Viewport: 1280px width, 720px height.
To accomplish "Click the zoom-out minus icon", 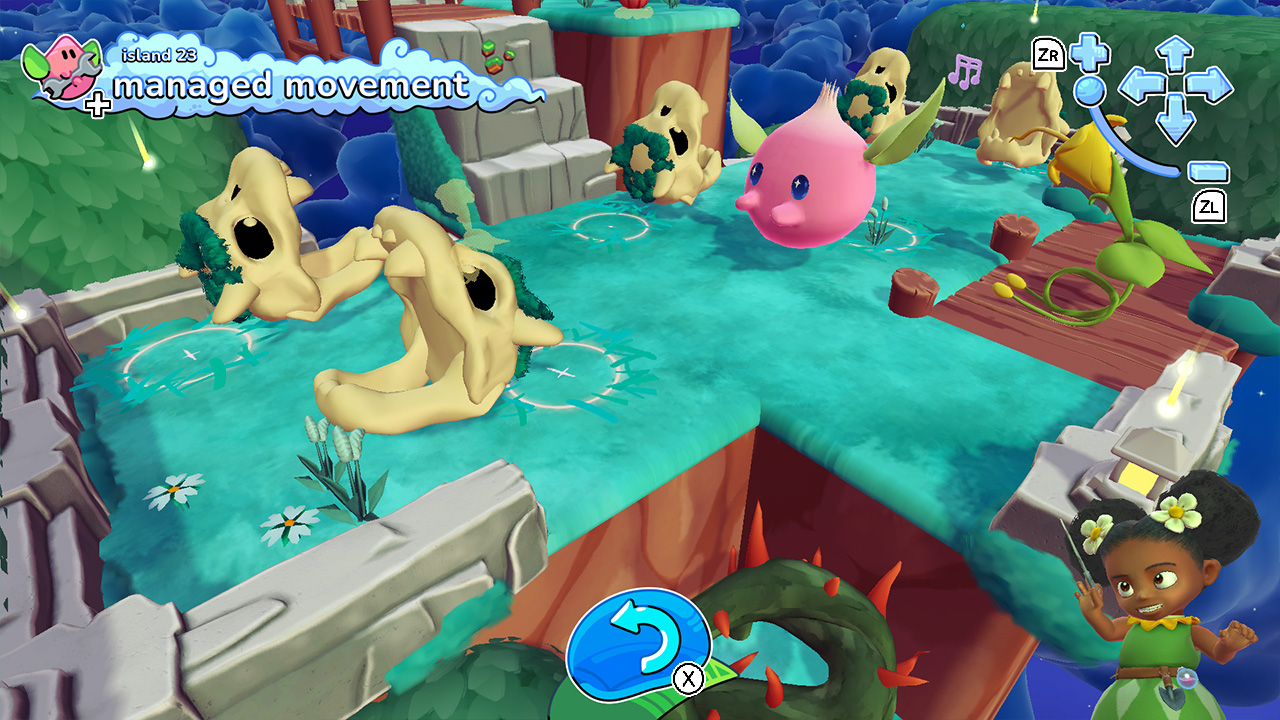I will 1208,171.
